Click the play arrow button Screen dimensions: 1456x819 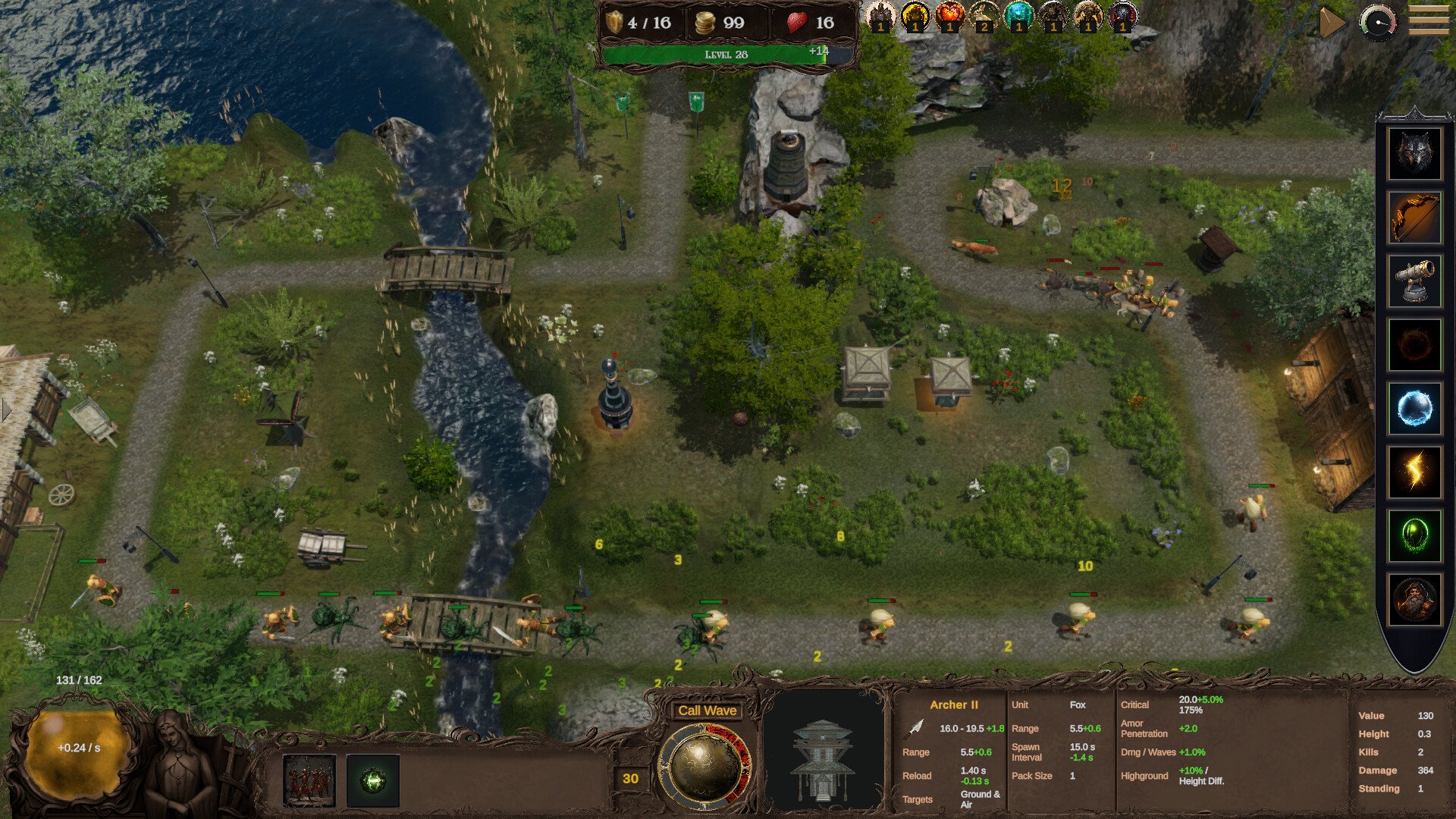1332,23
